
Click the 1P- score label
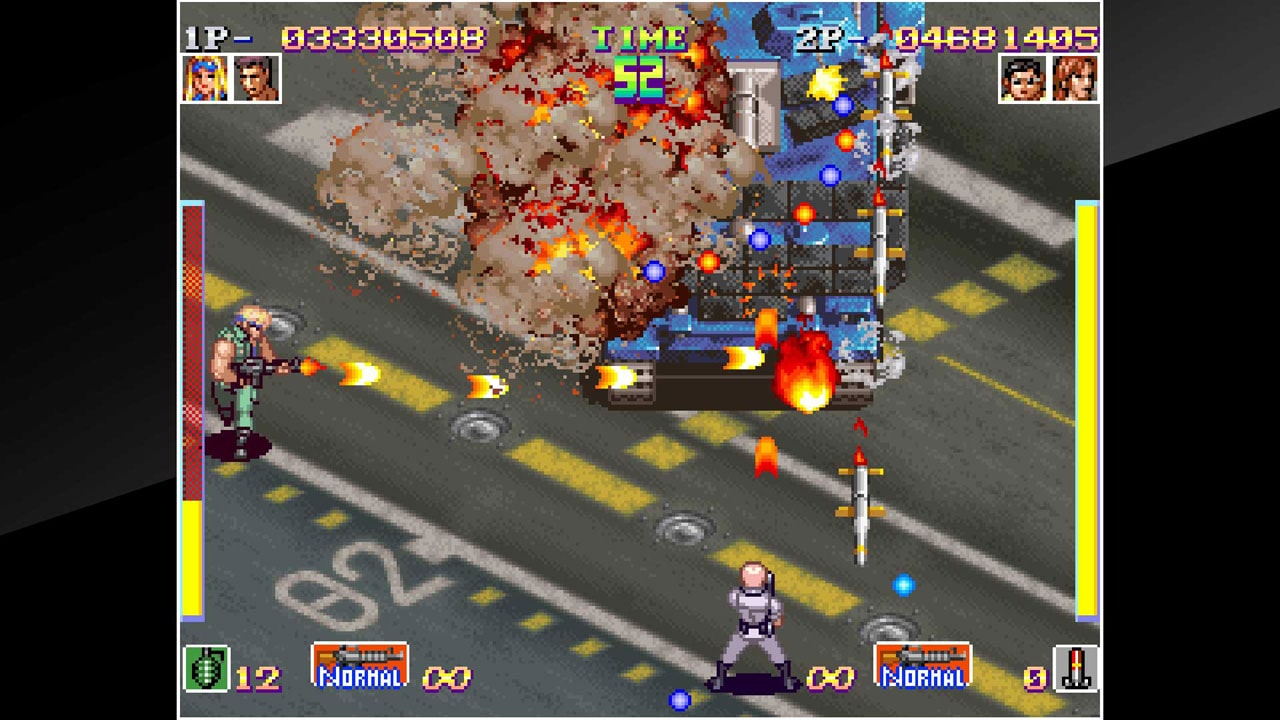click(x=216, y=36)
